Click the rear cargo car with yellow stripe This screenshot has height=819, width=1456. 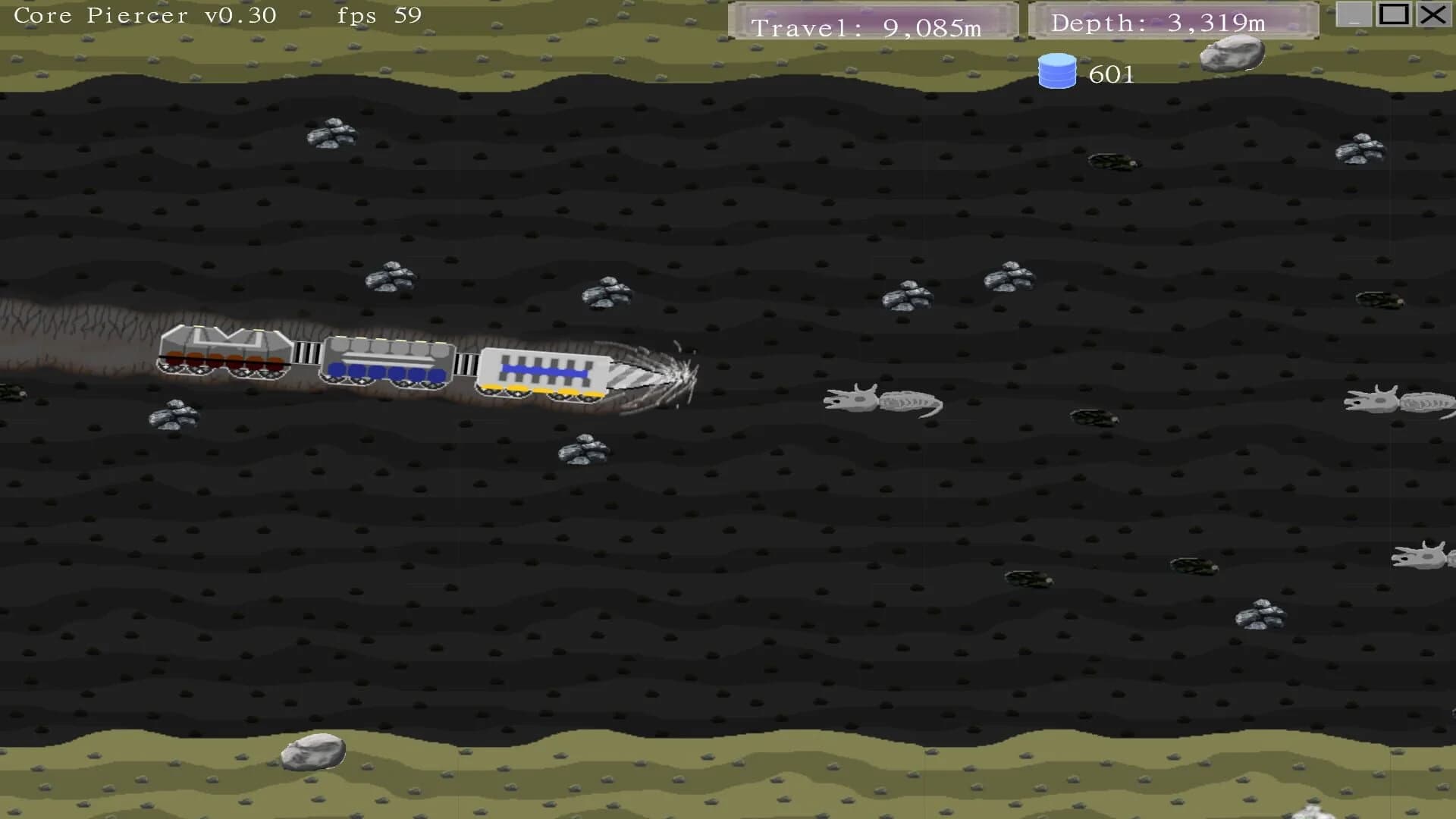coord(542,372)
